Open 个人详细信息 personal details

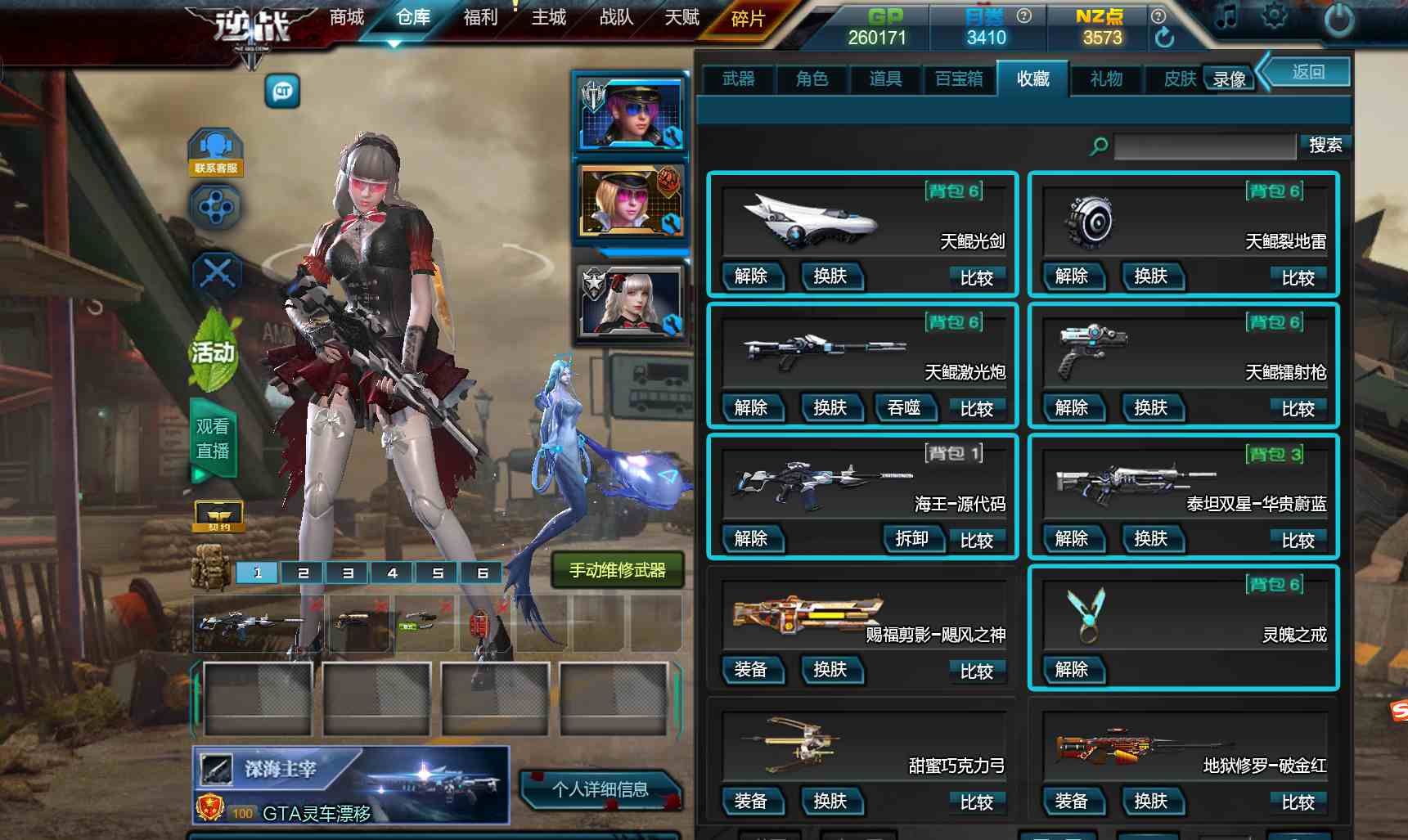tap(600, 789)
